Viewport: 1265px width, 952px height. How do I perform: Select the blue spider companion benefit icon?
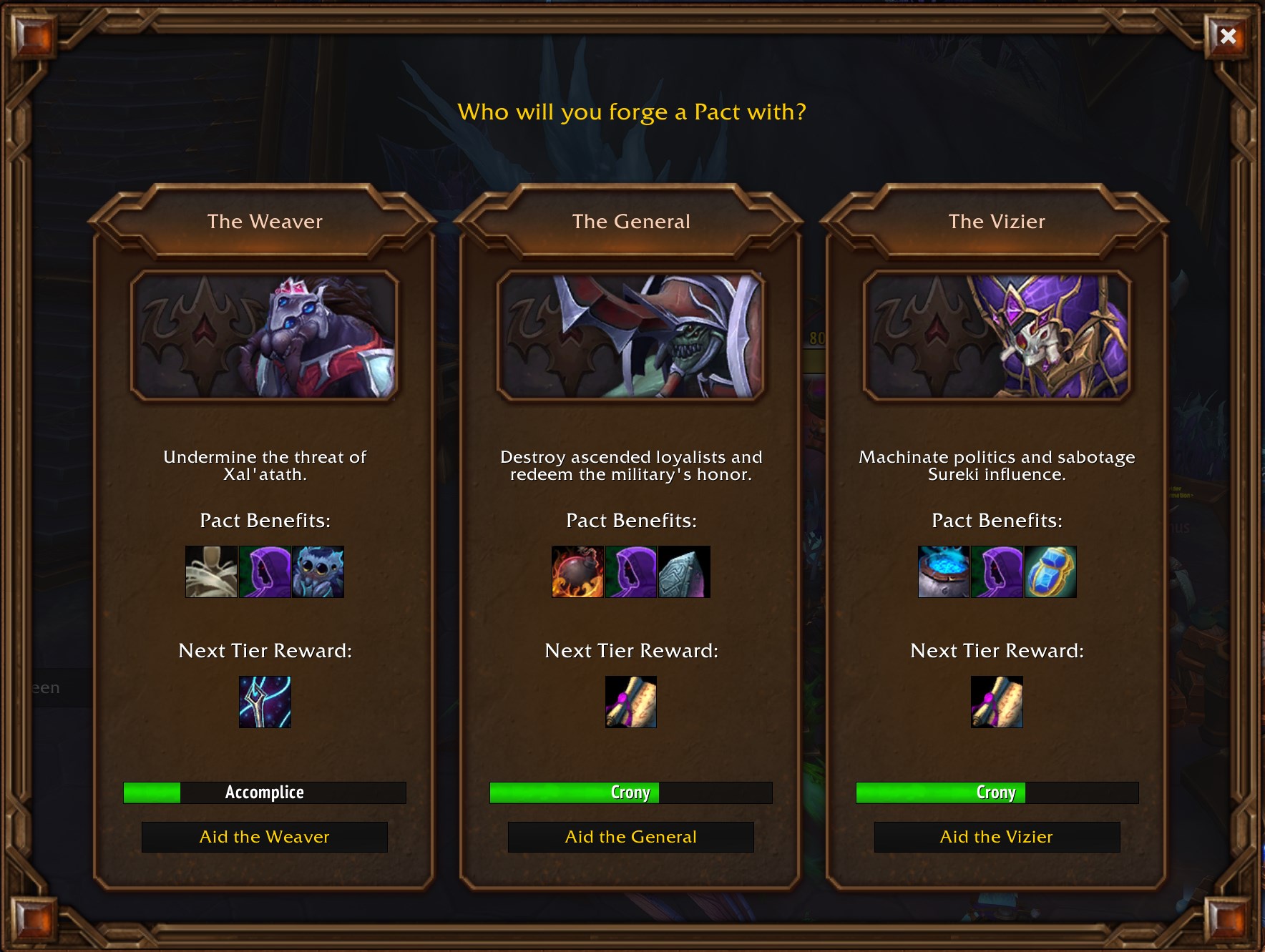318,571
